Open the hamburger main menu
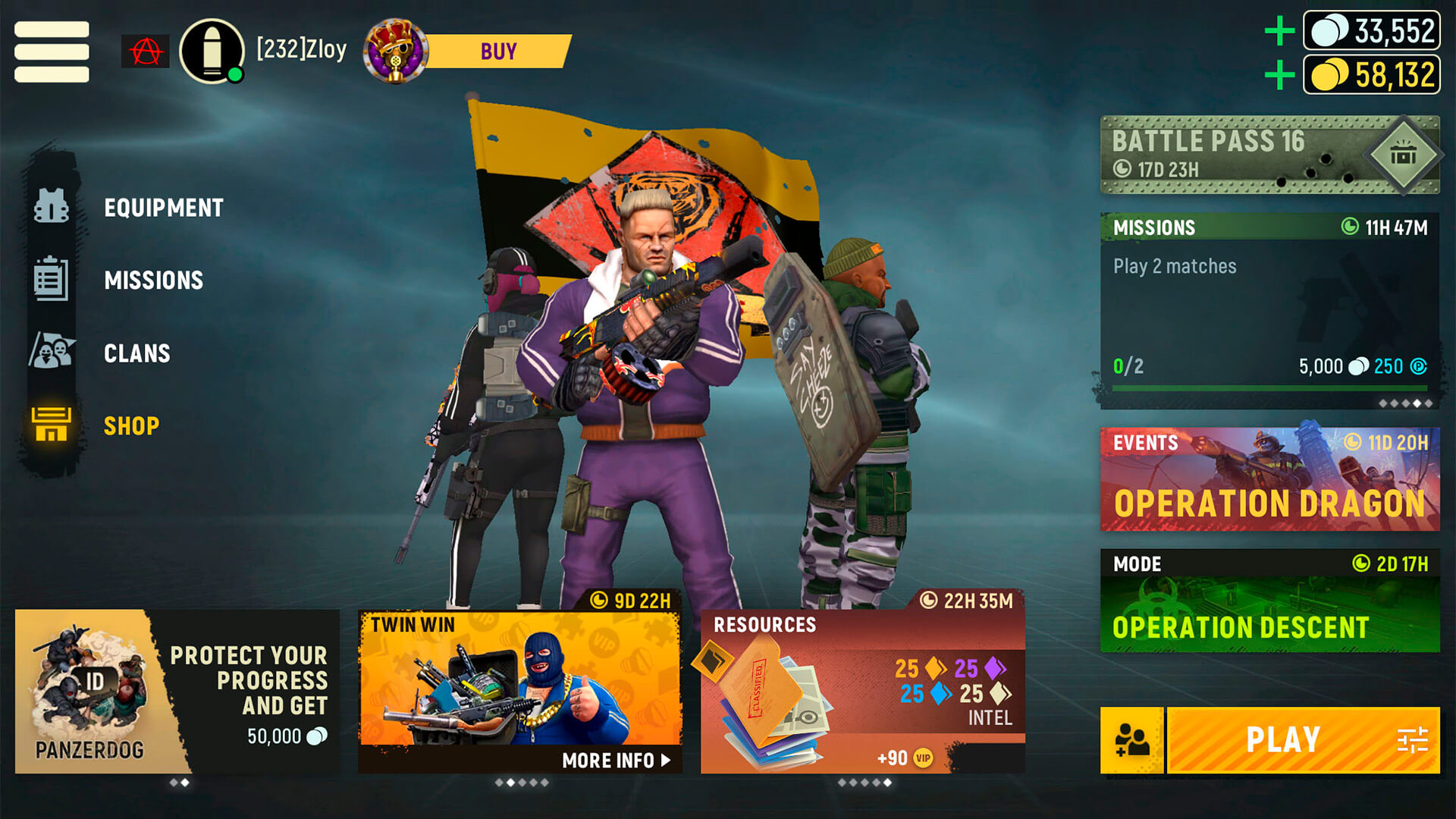Image resolution: width=1456 pixels, height=819 pixels. [x=52, y=52]
